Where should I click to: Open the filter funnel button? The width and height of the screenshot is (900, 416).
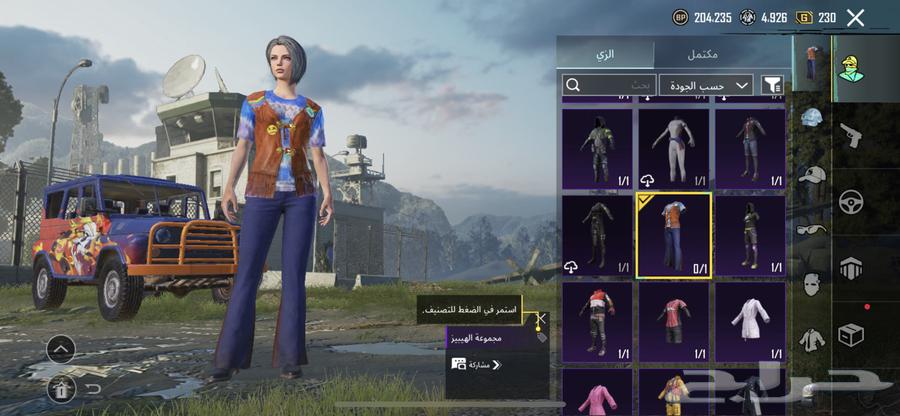tap(772, 85)
